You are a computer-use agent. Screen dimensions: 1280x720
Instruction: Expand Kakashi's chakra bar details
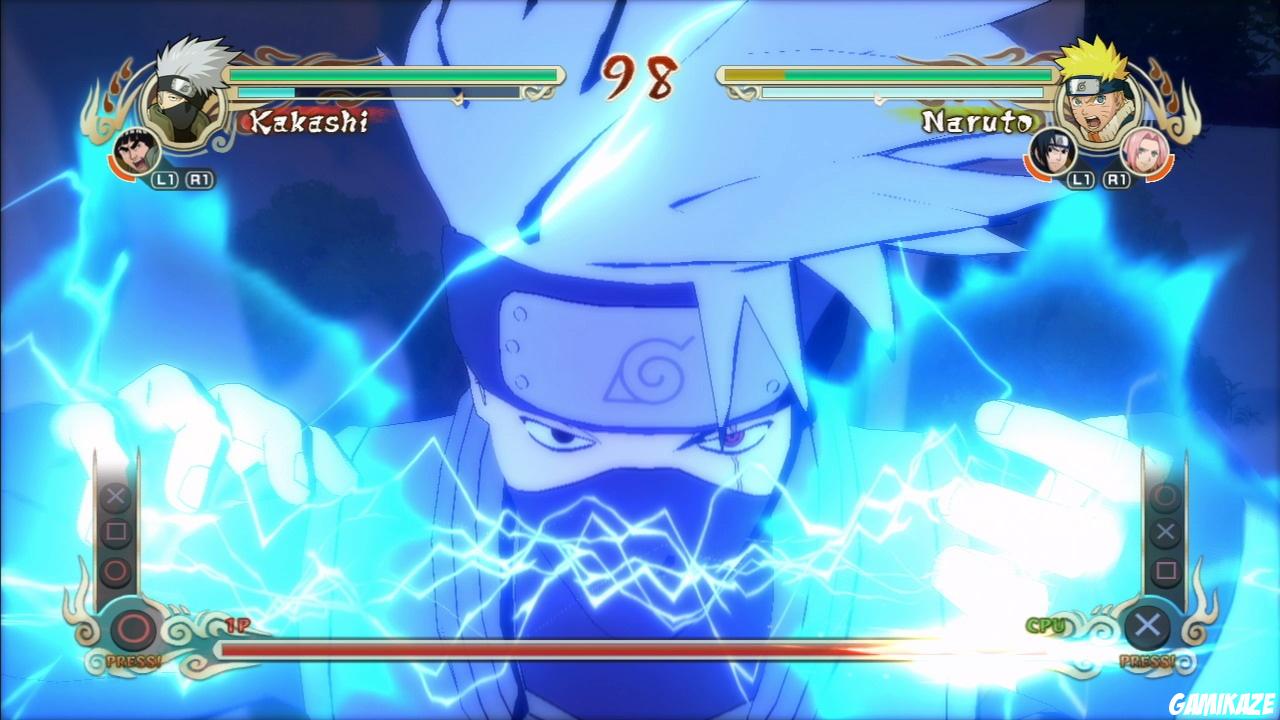click(x=390, y=93)
